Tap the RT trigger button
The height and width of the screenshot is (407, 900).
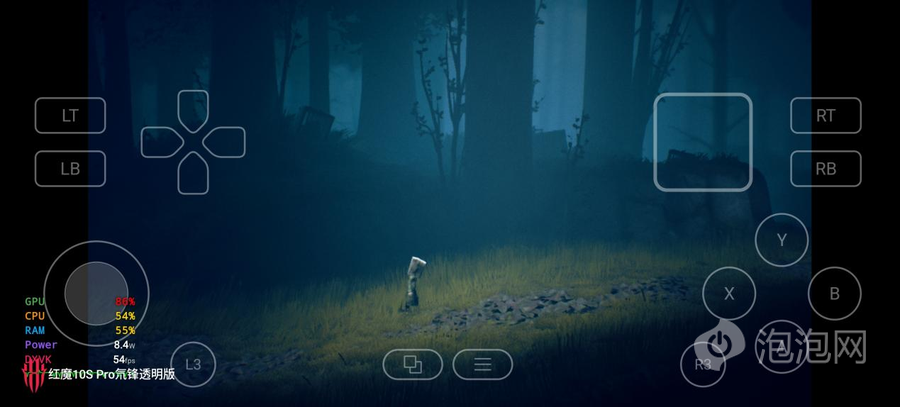pos(825,116)
